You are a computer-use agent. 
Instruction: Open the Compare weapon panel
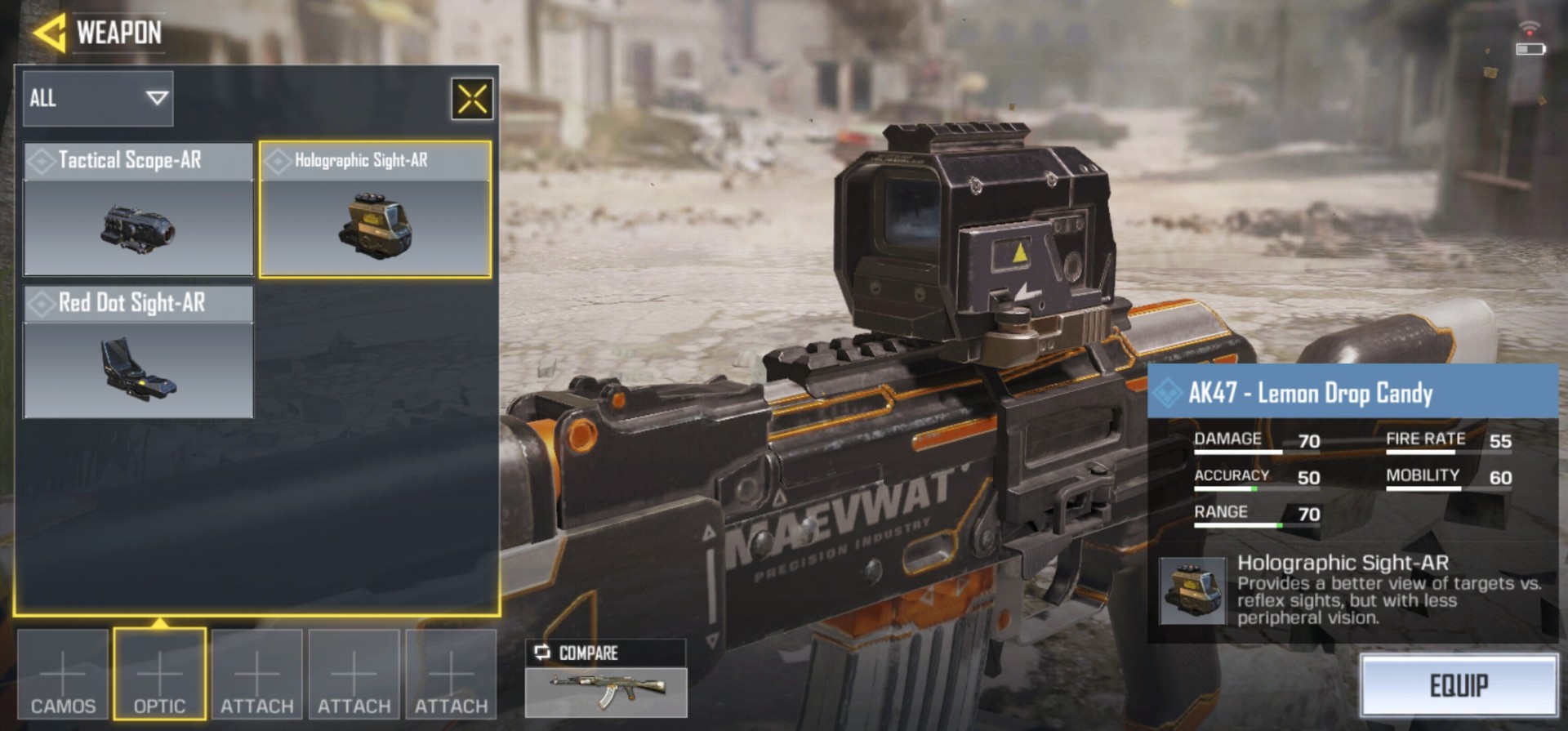pyautogui.click(x=605, y=680)
